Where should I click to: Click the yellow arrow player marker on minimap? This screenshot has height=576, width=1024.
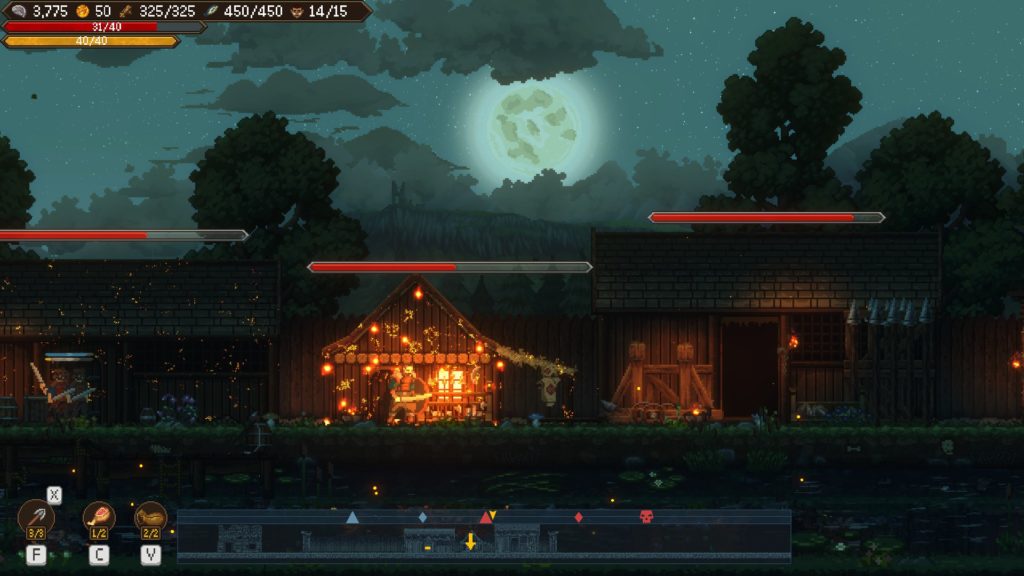coord(470,541)
